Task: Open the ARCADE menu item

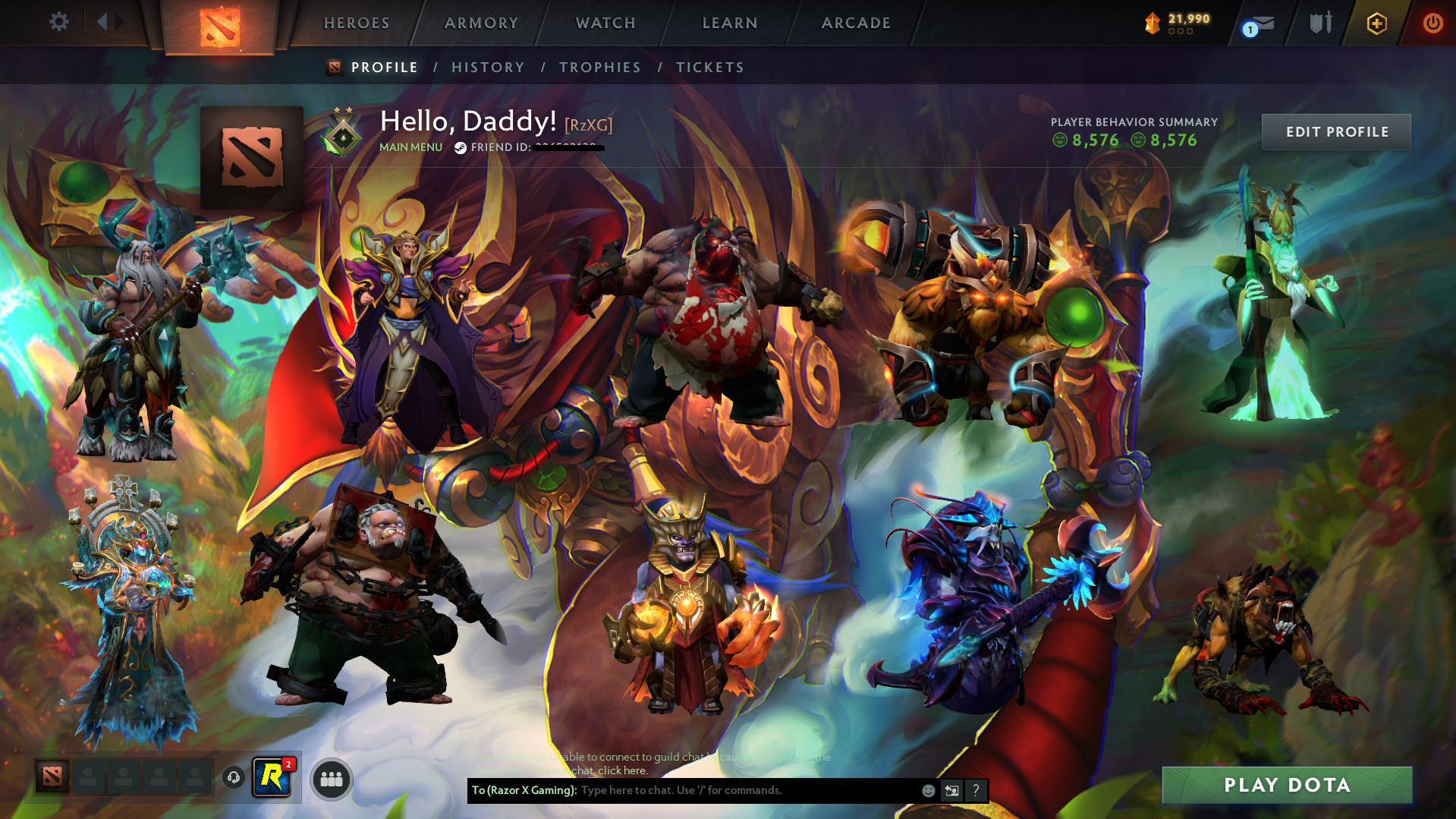Action: pos(856,23)
